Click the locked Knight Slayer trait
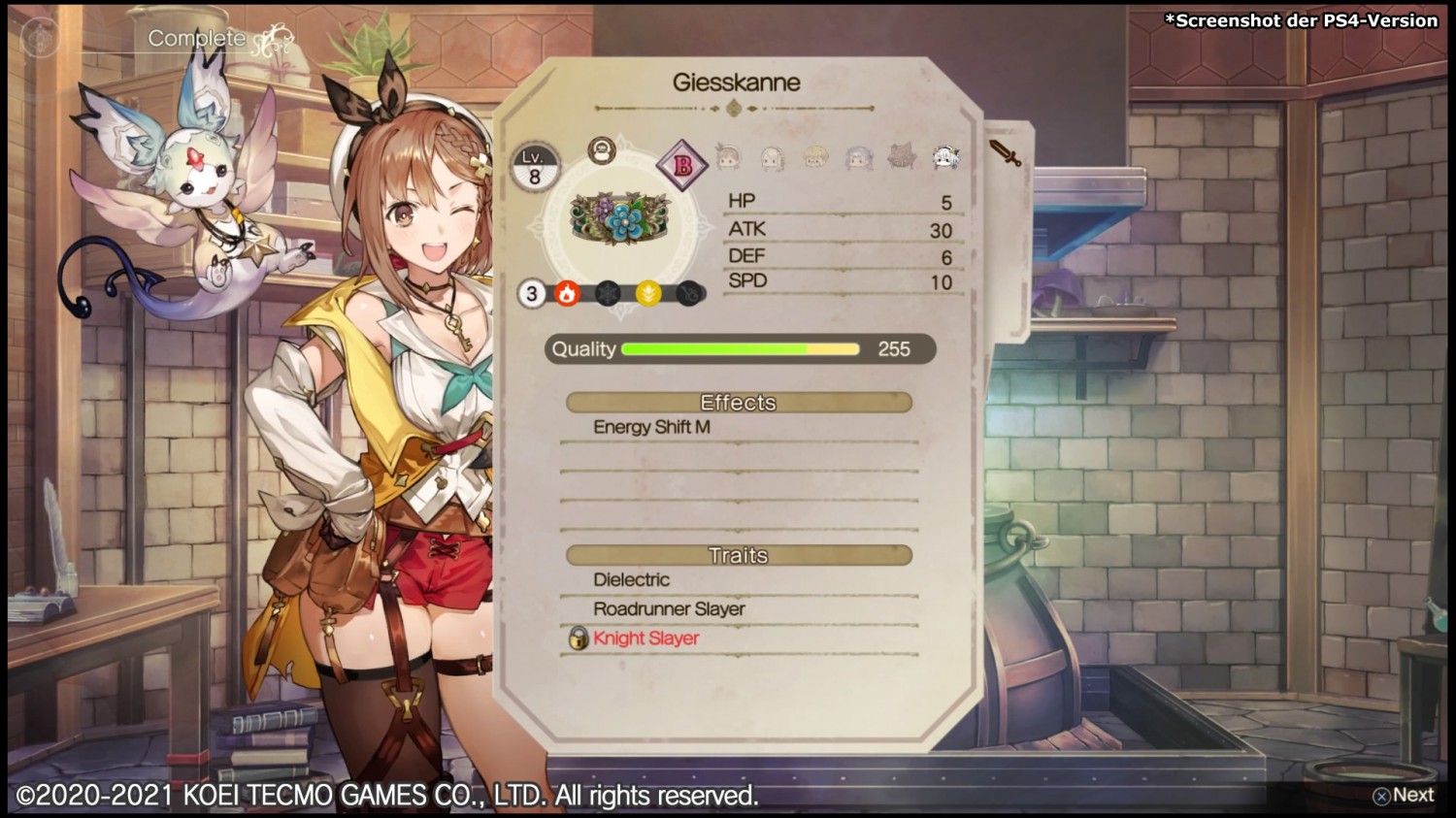This screenshot has width=1456, height=818. pyautogui.click(x=645, y=638)
